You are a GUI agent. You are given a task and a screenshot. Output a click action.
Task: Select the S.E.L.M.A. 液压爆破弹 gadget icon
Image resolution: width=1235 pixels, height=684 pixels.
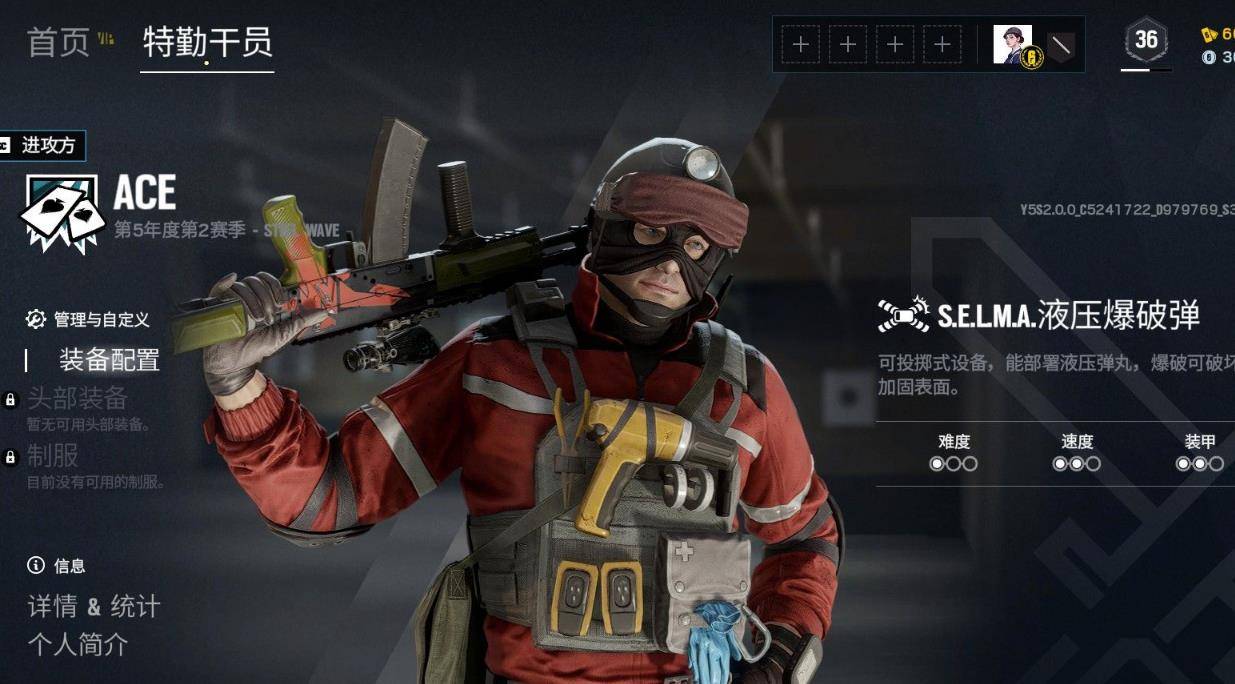[903, 315]
